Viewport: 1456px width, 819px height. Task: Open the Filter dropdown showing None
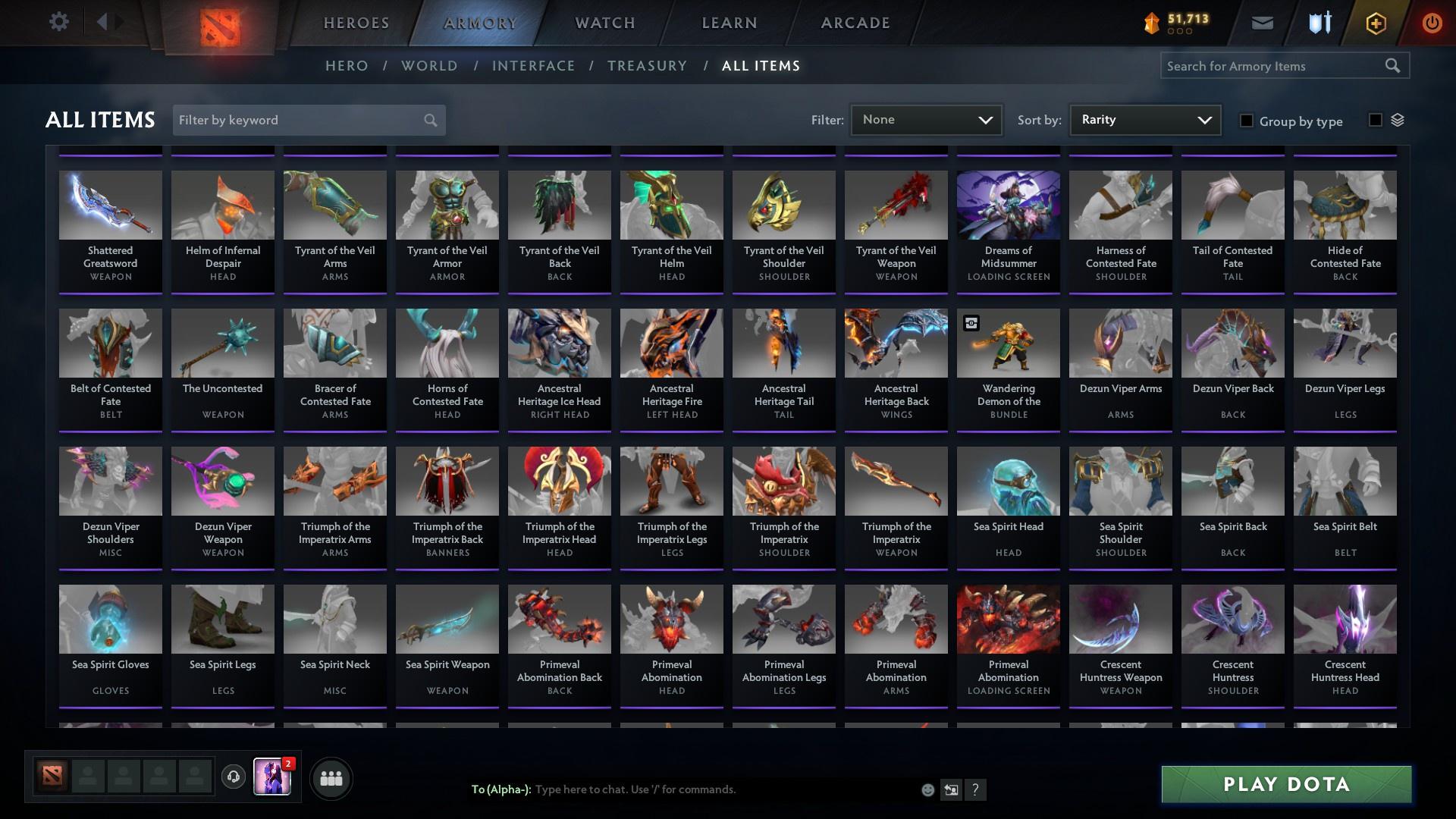(926, 119)
